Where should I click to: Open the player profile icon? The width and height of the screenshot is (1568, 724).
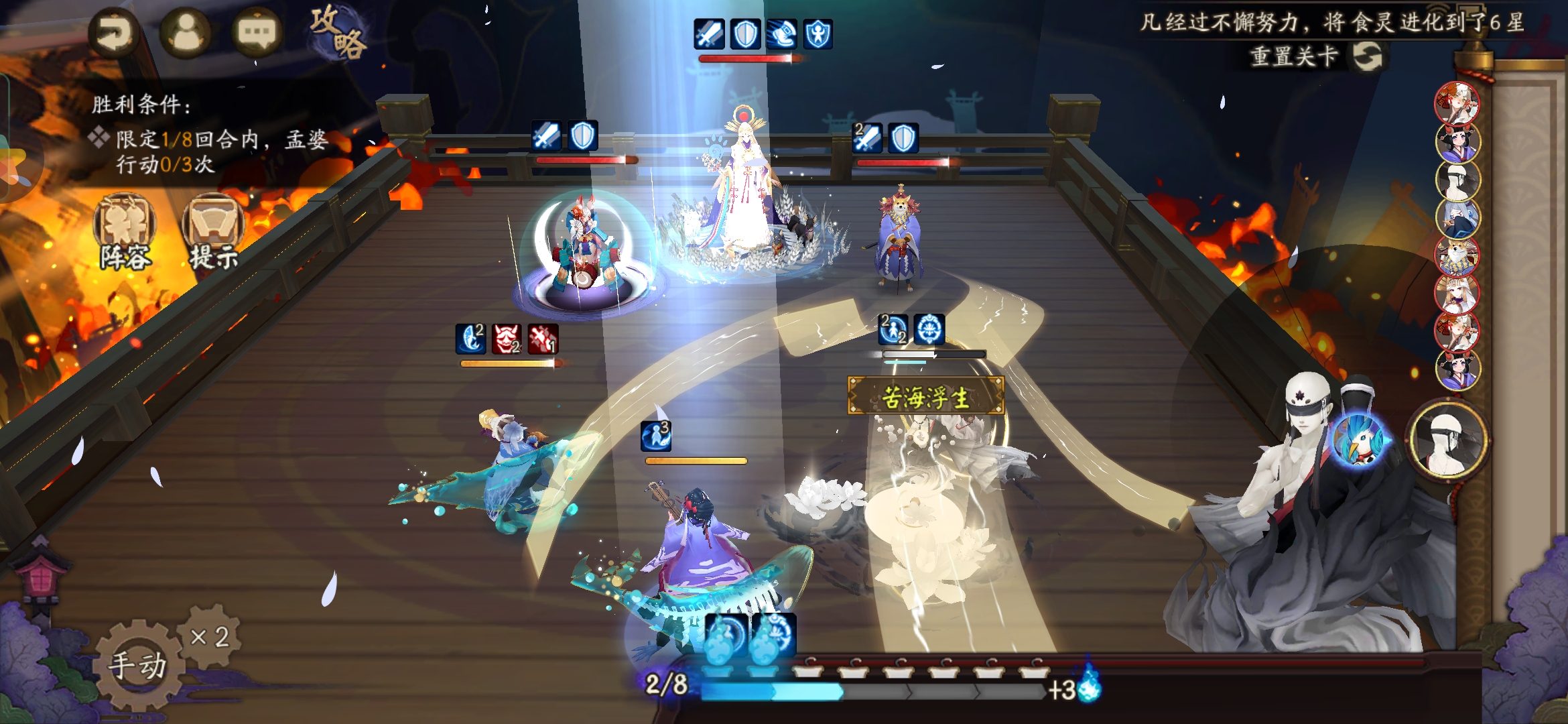tap(186, 33)
